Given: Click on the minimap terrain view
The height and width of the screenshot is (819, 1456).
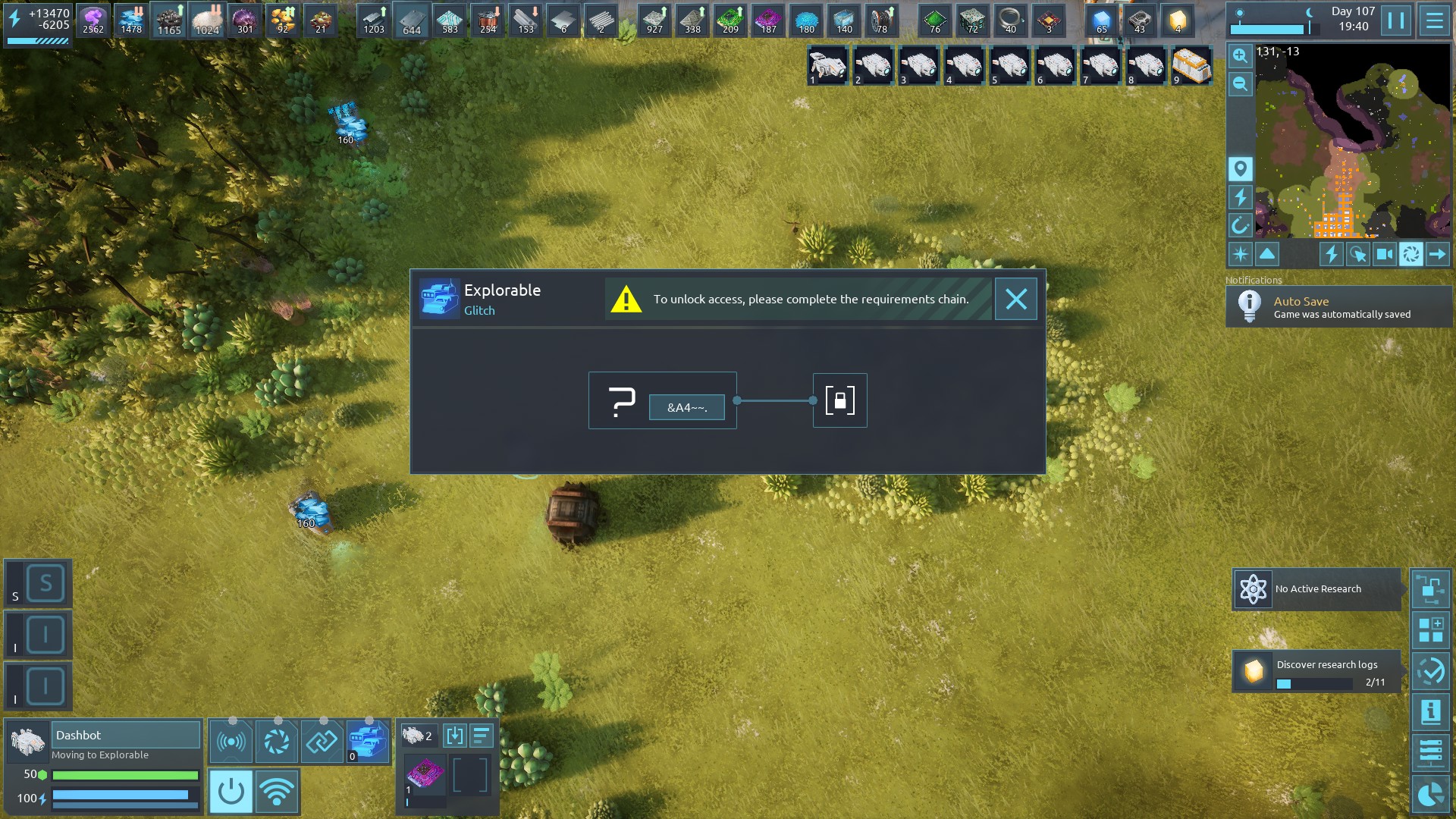Looking at the screenshot, I should click(1353, 141).
